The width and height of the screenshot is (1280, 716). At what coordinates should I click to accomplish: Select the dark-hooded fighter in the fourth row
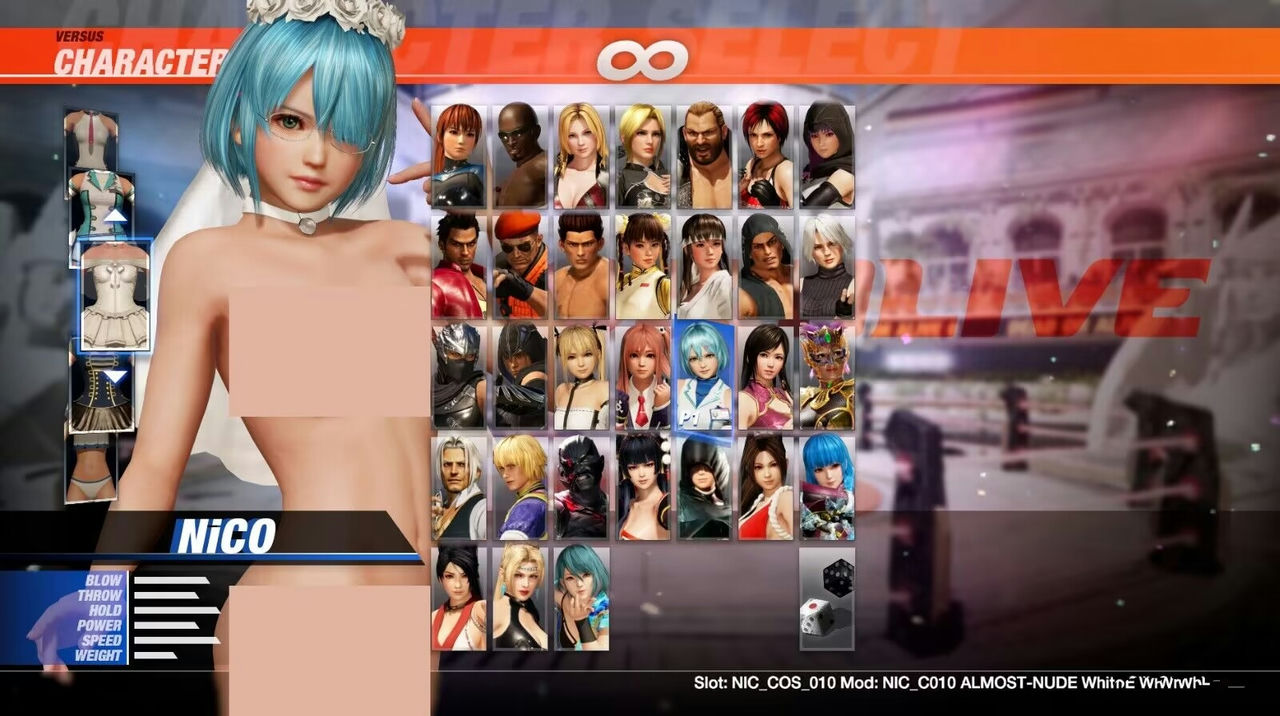coord(704,487)
